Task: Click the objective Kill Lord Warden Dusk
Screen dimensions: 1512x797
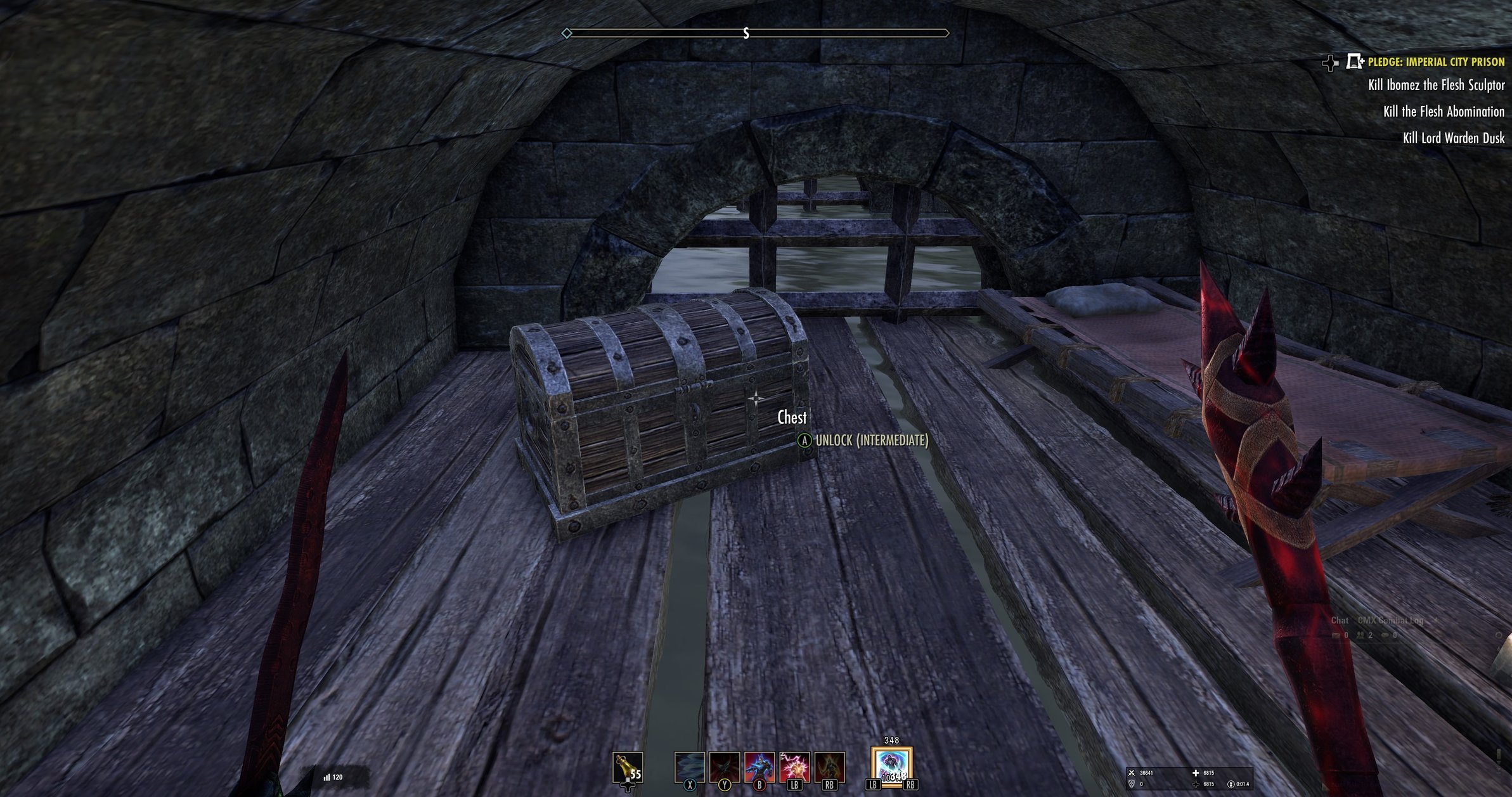Action: 1452,139
